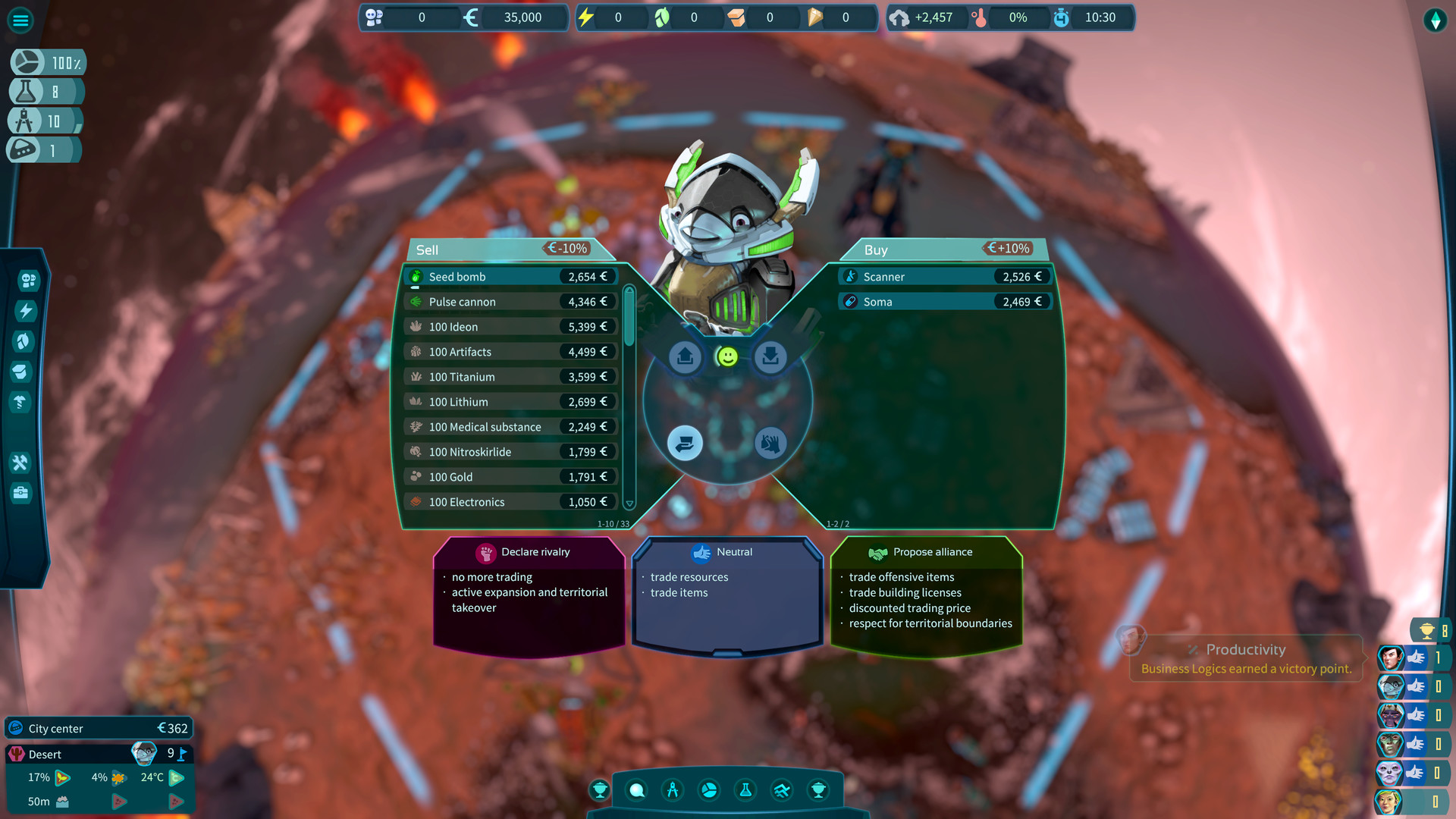Viewport: 1456px width, 819px height.
Task: Toggle the upload arrow above the trade circle
Action: tap(685, 356)
